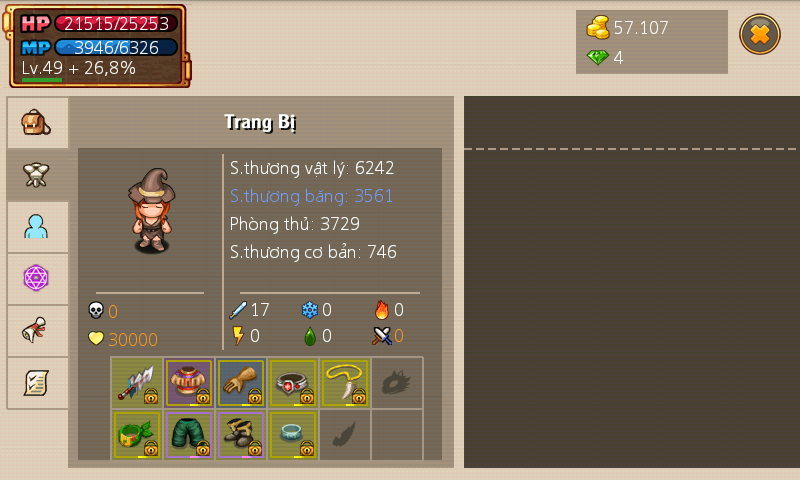Select the green bandana headgear slot
The image size is (800, 480).
click(137, 435)
